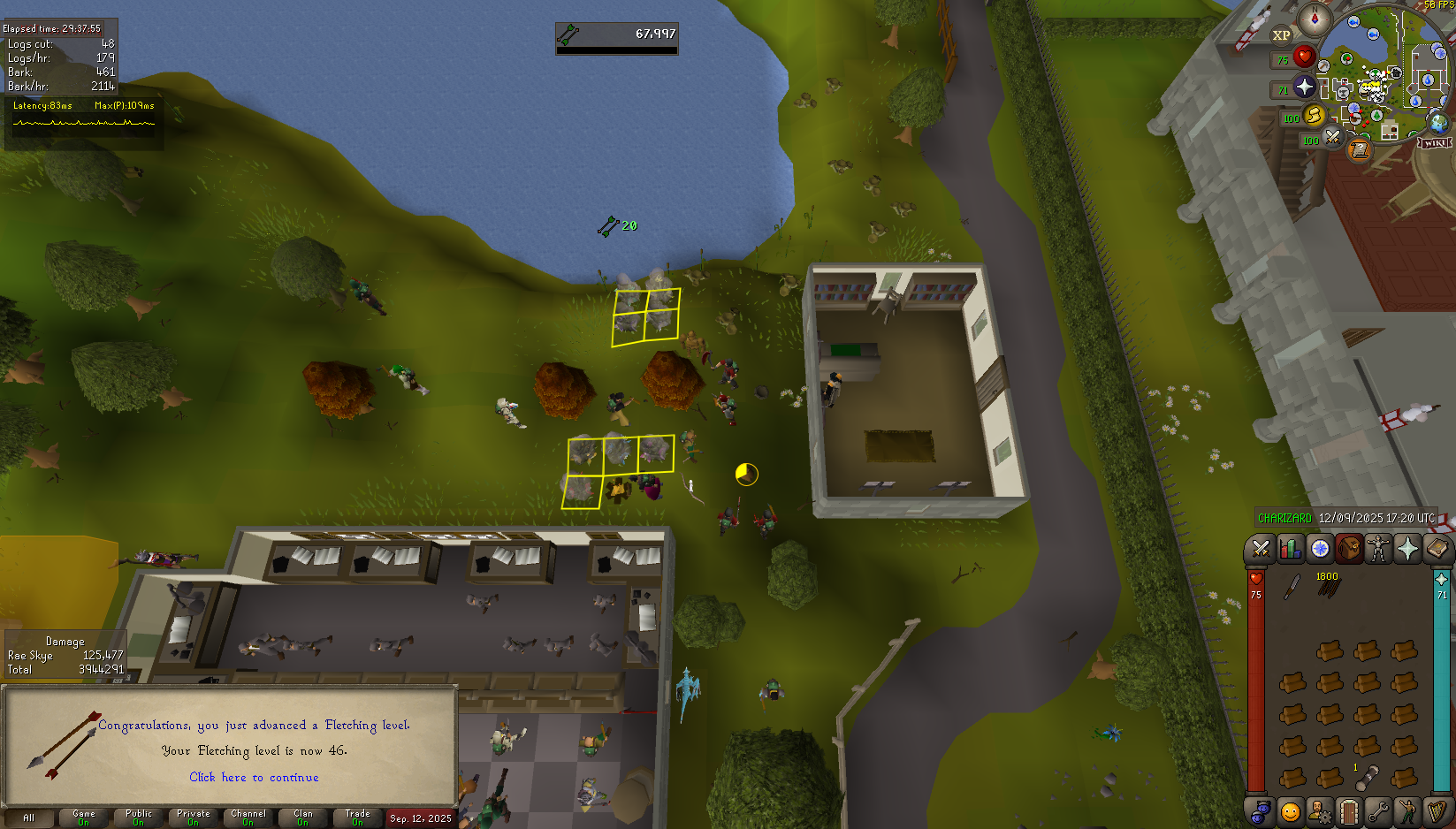Show the Prayer tab
The image size is (1456, 829).
[1407, 549]
